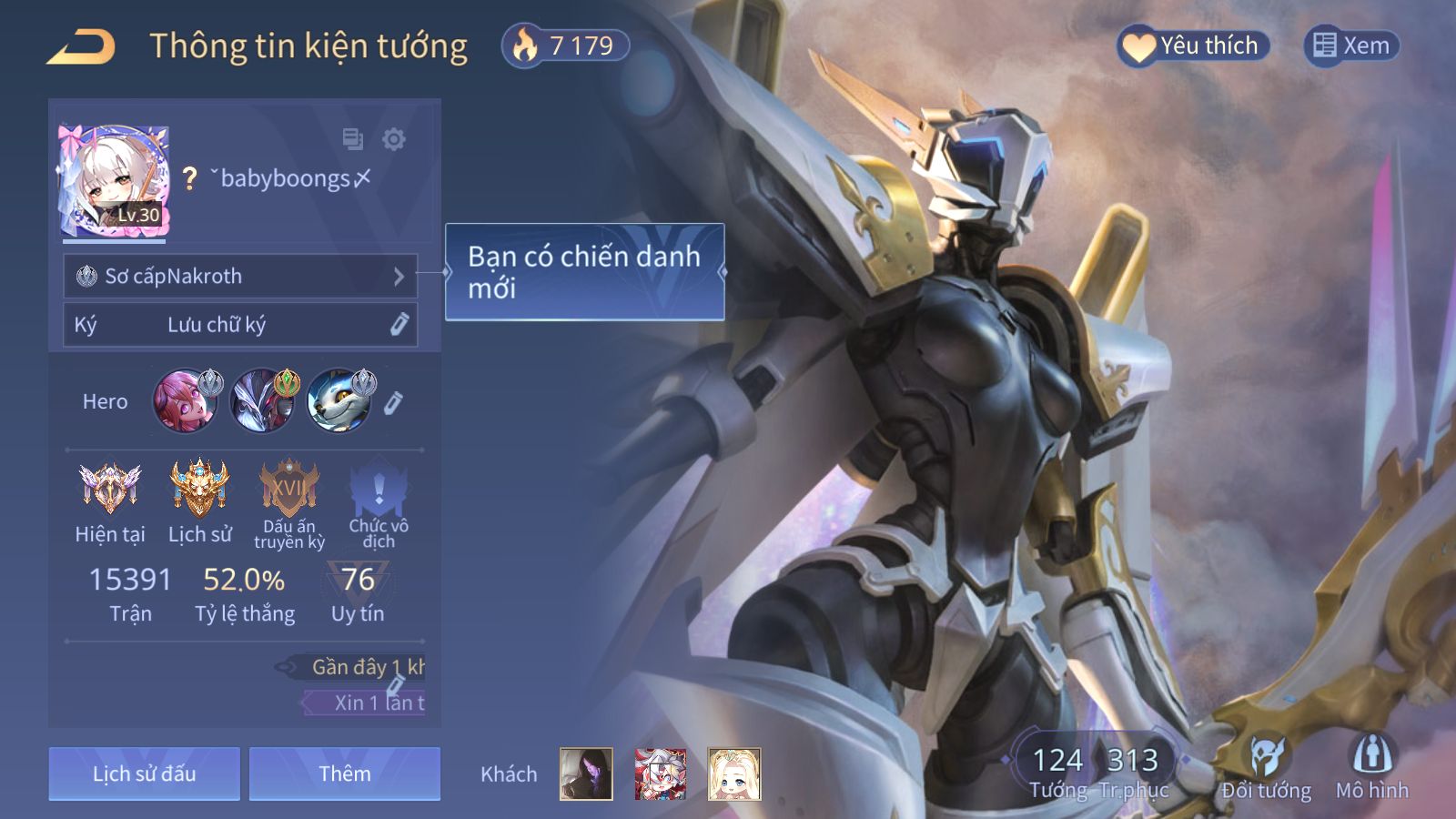1456x819 pixels.
Task: Click the Thêm button
Action: click(x=345, y=774)
